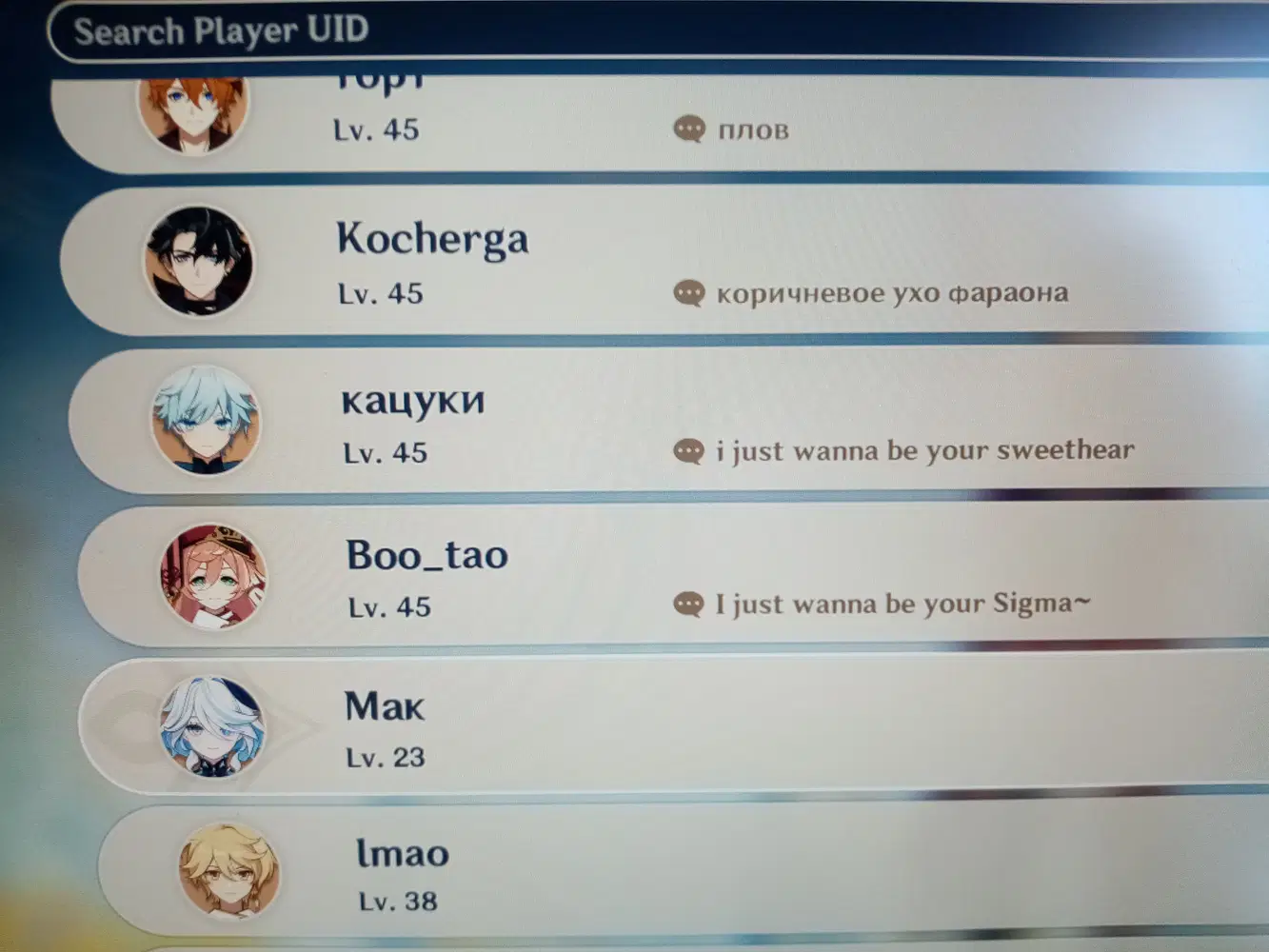Click the Lv. 23 label under Мак
The image size is (1269, 952).
click(383, 756)
